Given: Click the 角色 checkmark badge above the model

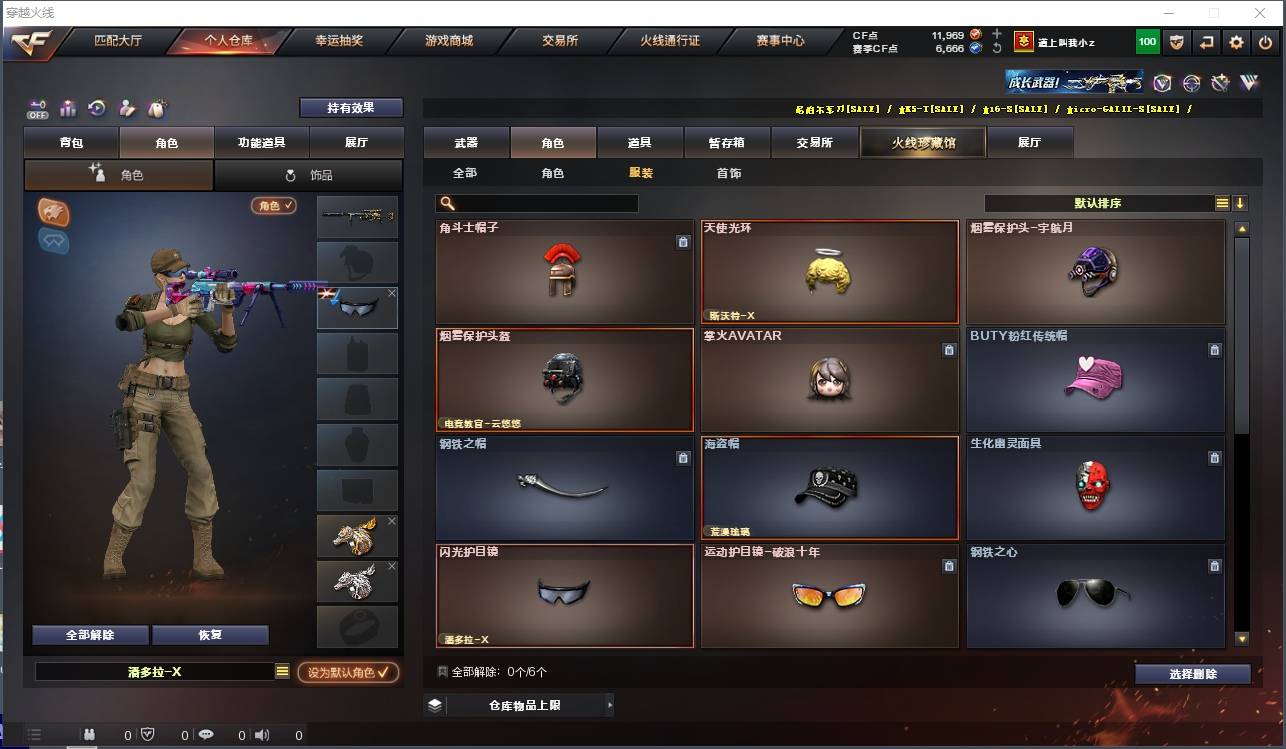Looking at the screenshot, I should tap(273, 203).
